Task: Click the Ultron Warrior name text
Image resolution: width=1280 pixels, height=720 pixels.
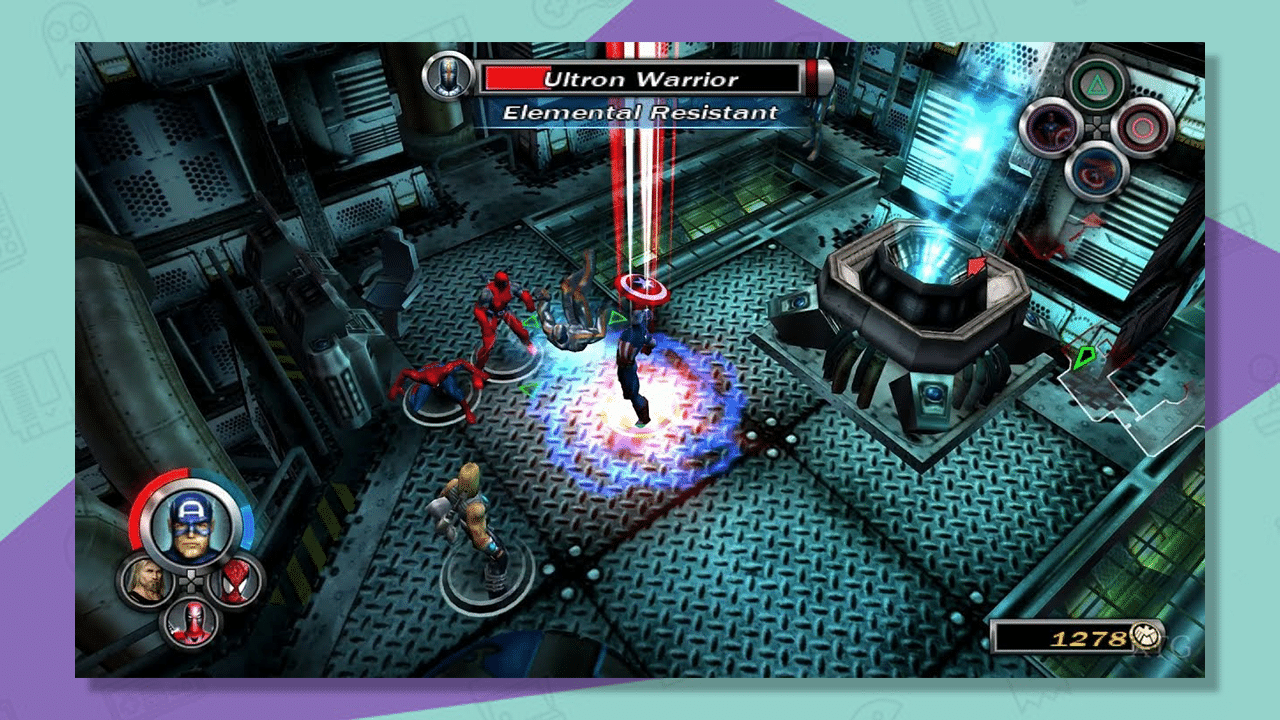Action: coord(642,78)
